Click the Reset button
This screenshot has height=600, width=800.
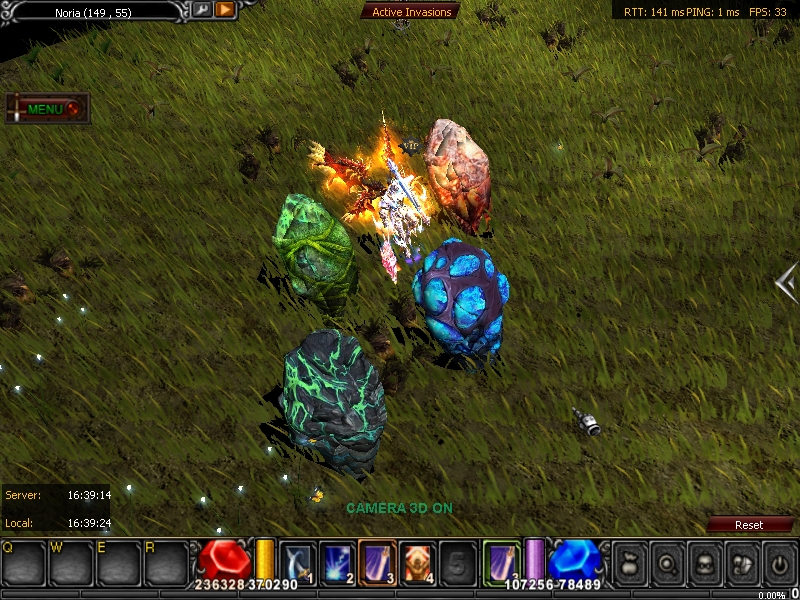coord(749,525)
